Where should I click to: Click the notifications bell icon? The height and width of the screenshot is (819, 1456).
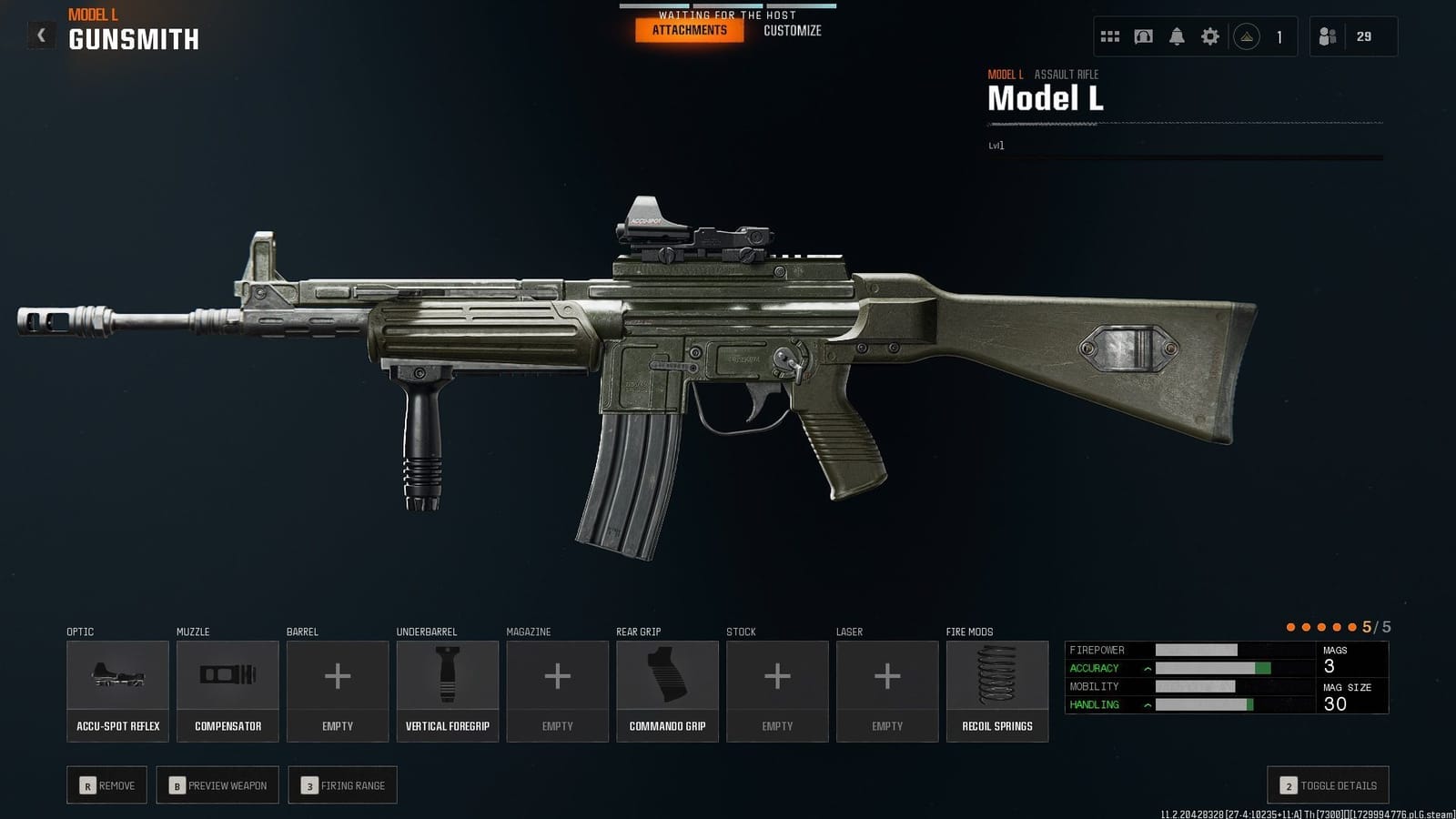coord(1177,35)
